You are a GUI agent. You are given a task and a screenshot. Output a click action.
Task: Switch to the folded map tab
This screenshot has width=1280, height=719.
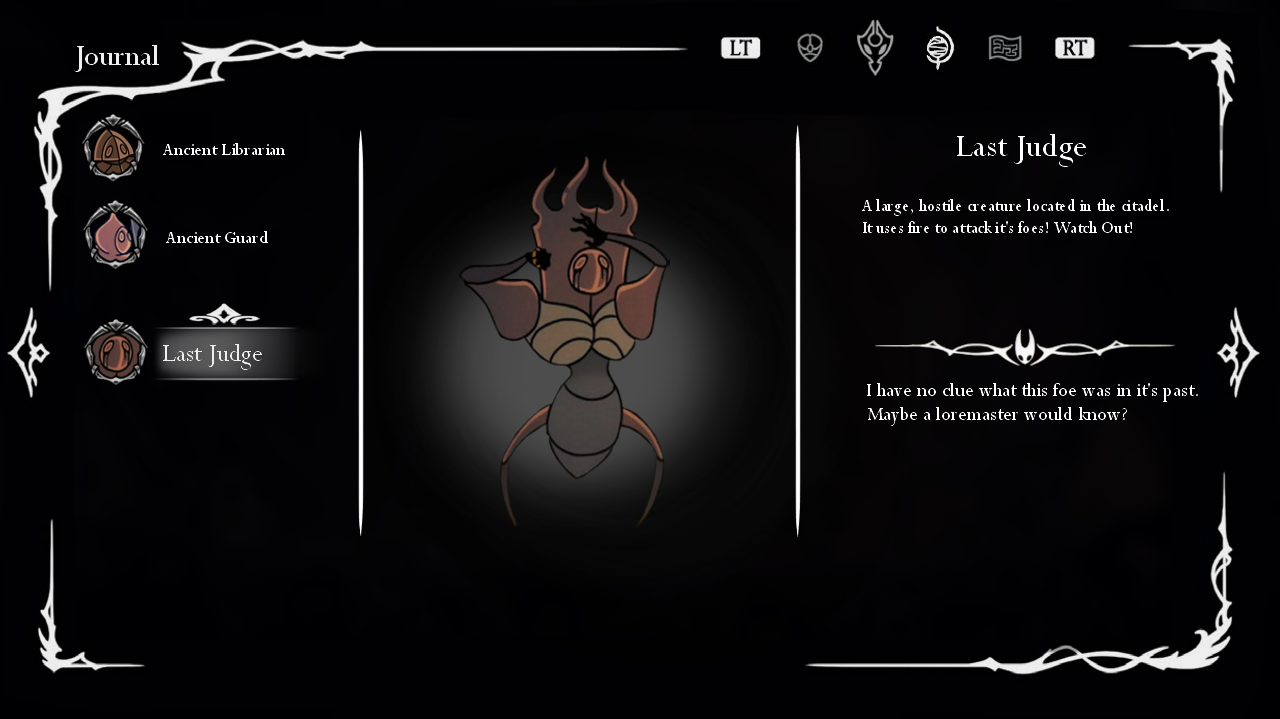tap(1005, 48)
